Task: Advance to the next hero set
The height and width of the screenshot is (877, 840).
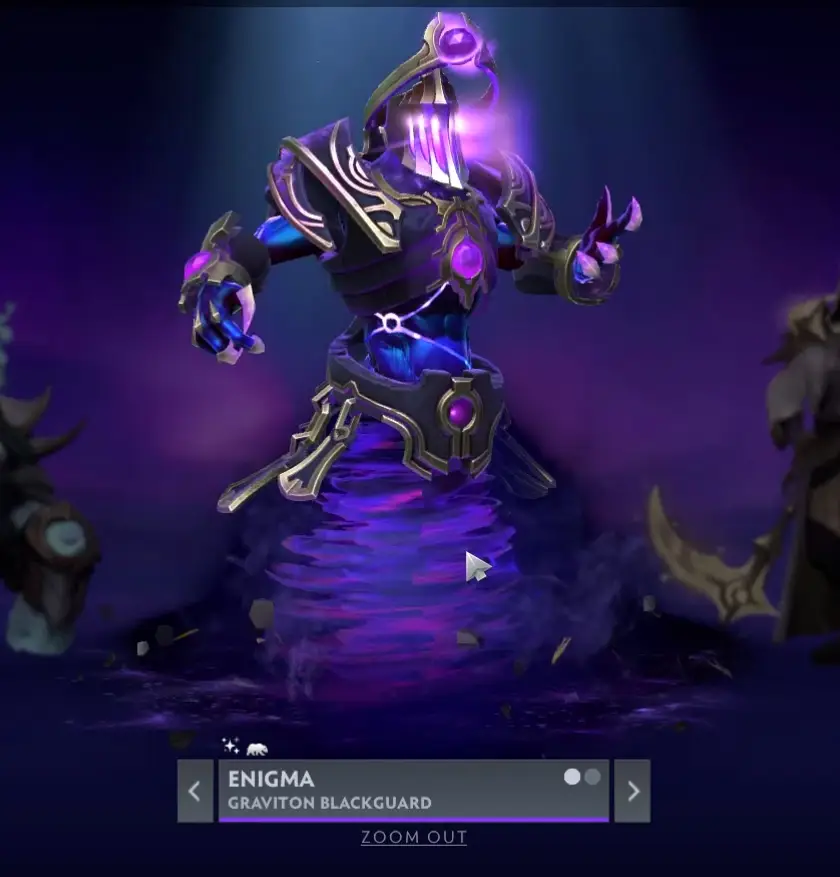Action: (x=632, y=791)
